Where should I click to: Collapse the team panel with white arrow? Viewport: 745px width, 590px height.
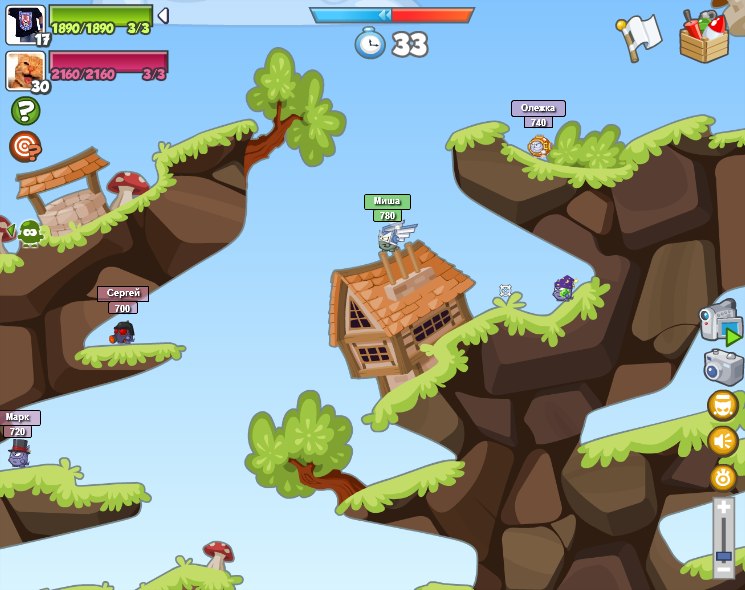163,16
